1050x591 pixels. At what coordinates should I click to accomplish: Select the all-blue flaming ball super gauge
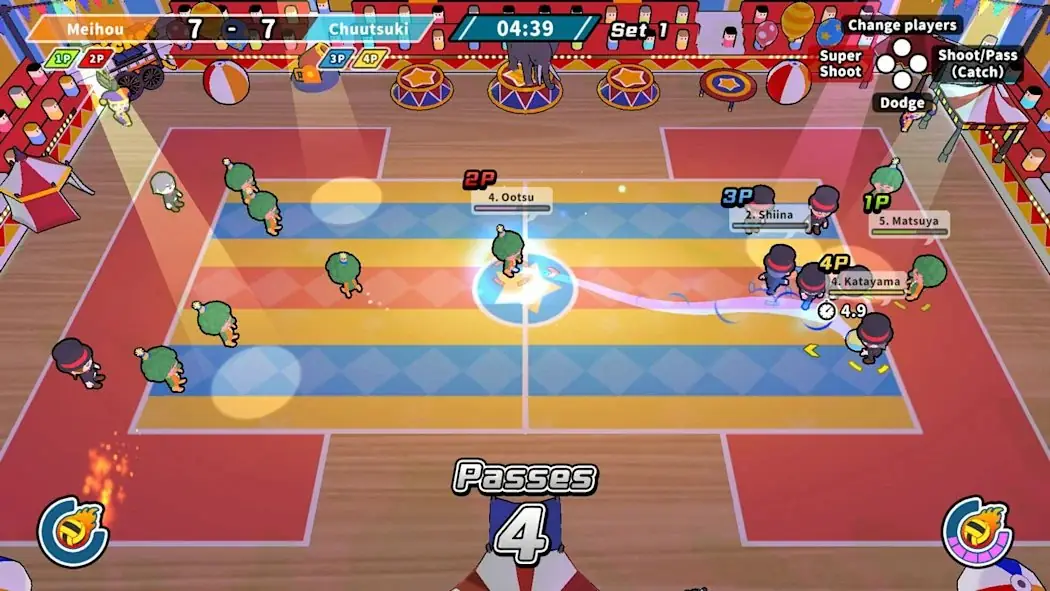(73, 530)
